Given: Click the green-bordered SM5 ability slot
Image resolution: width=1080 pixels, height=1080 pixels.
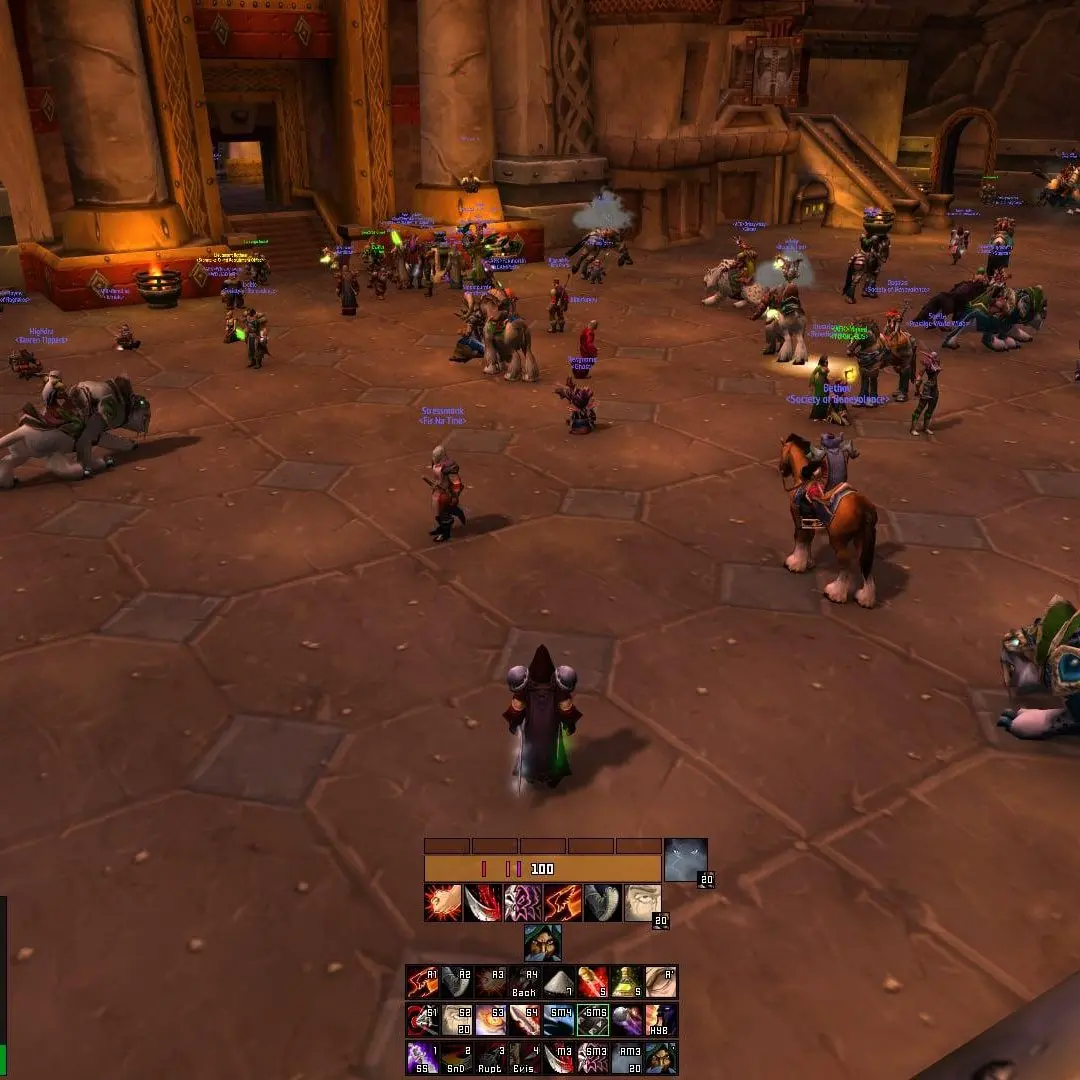Looking at the screenshot, I should point(593,1020).
